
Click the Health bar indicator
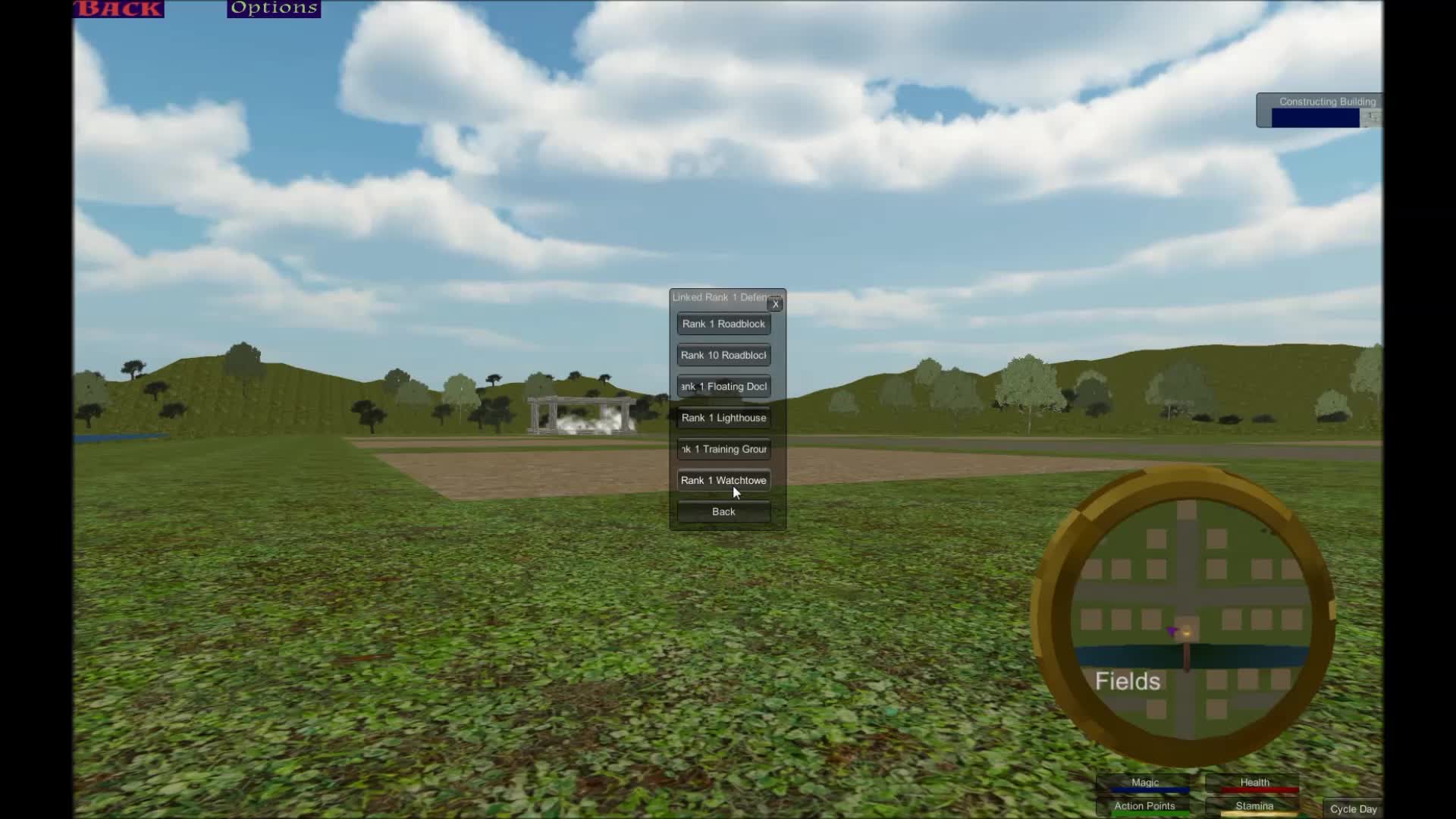coord(1254,782)
